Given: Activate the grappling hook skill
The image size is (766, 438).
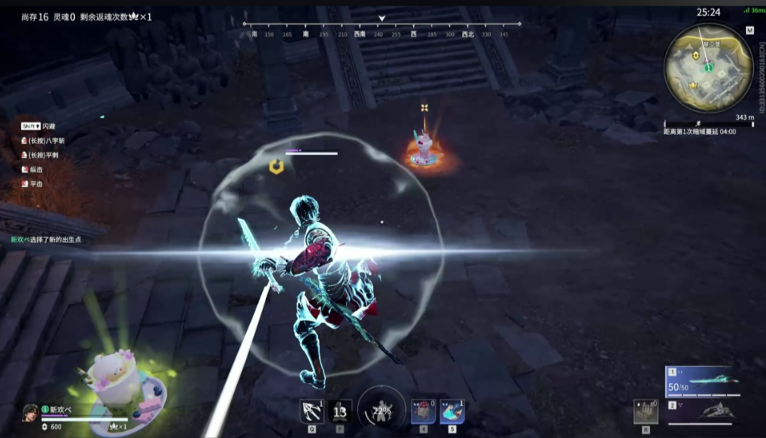Looking at the screenshot, I should click(311, 410).
